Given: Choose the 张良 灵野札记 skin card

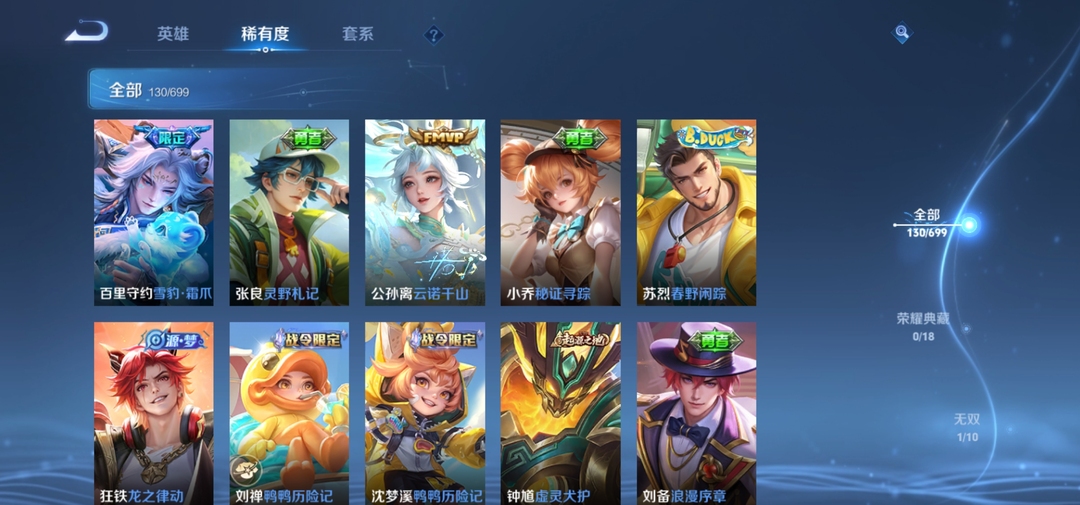Looking at the screenshot, I should 289,212.
